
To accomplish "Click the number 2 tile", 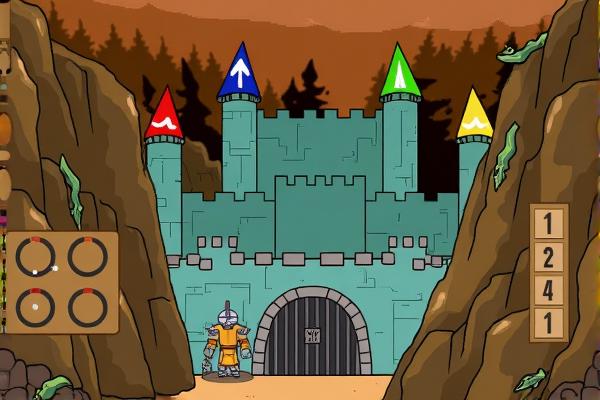I will coord(548,257).
